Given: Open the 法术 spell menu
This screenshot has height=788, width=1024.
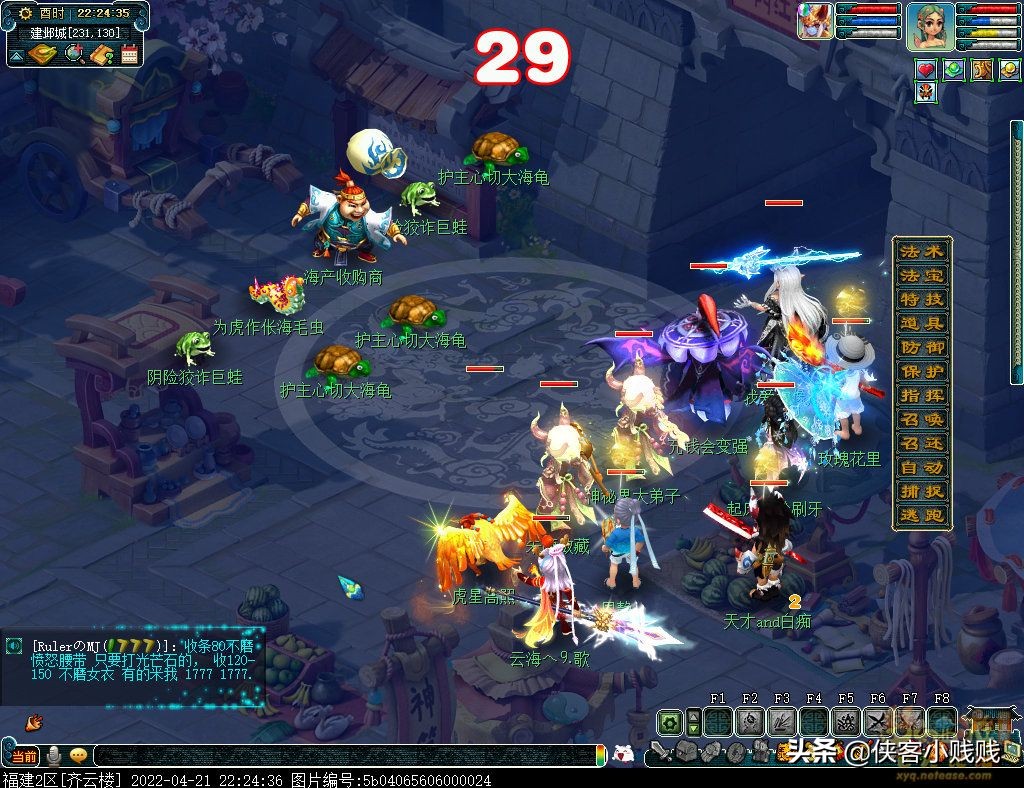Looking at the screenshot, I should [921, 251].
